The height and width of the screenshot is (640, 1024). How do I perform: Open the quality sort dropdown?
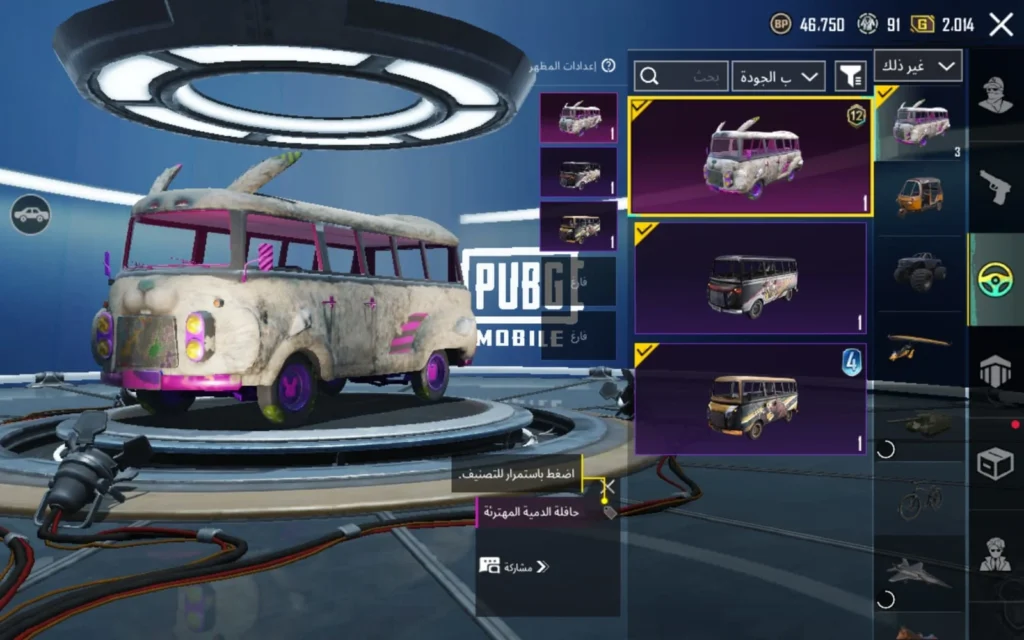[778, 75]
